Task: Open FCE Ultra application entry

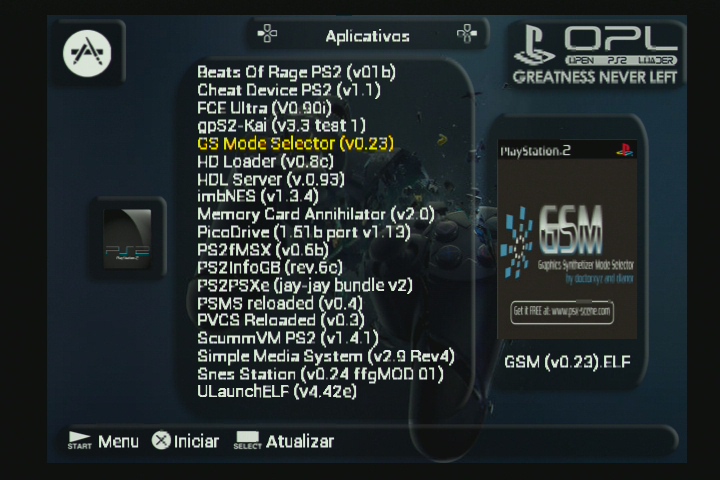Action: click(x=274, y=108)
